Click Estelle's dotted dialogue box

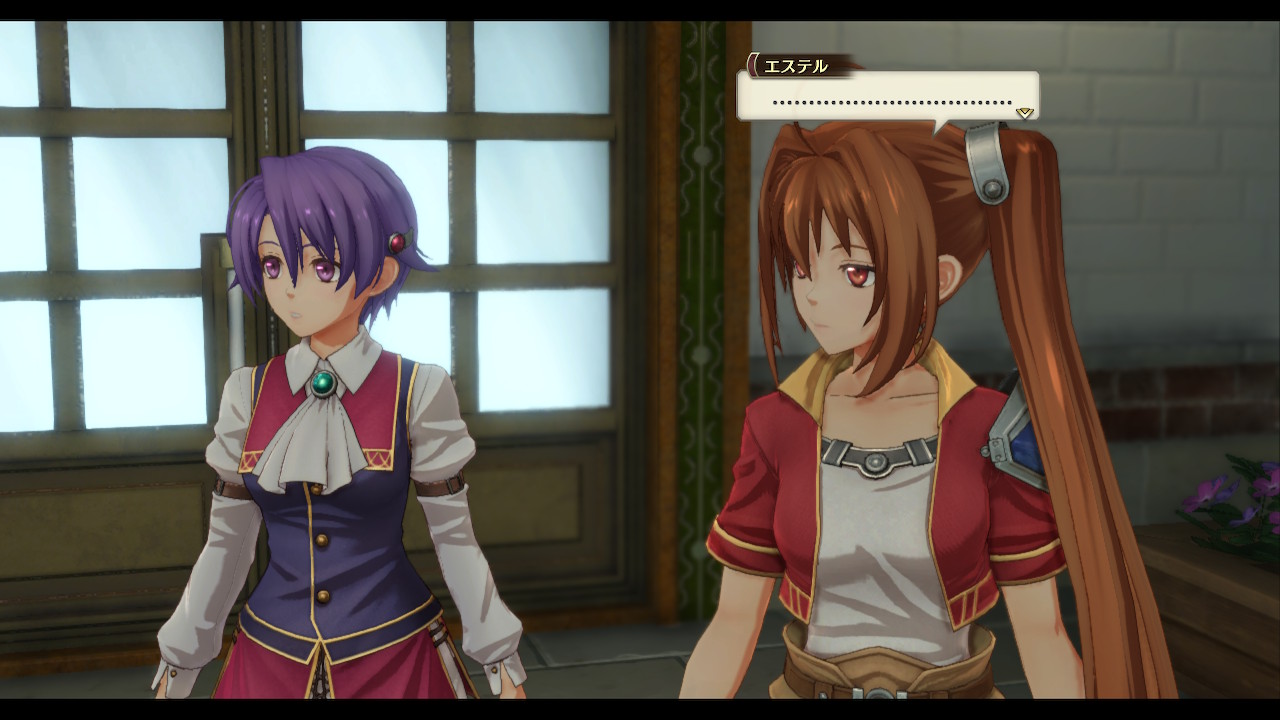point(888,98)
